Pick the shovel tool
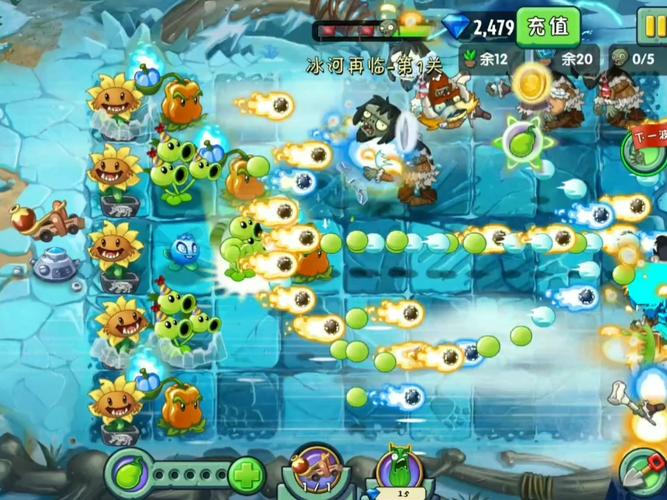The height and width of the screenshot is (500, 667). [x=643, y=471]
